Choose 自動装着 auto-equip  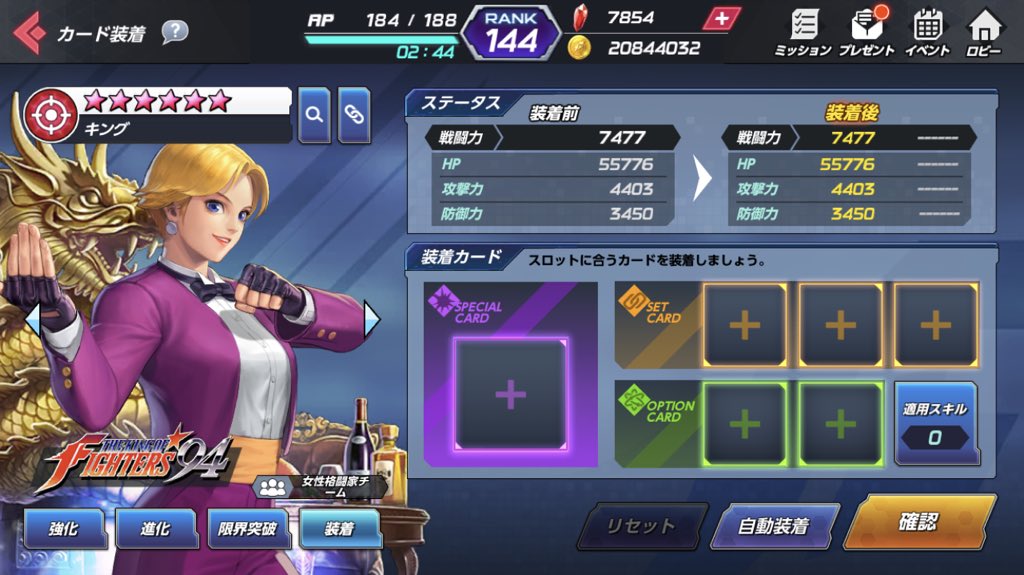pos(773,526)
